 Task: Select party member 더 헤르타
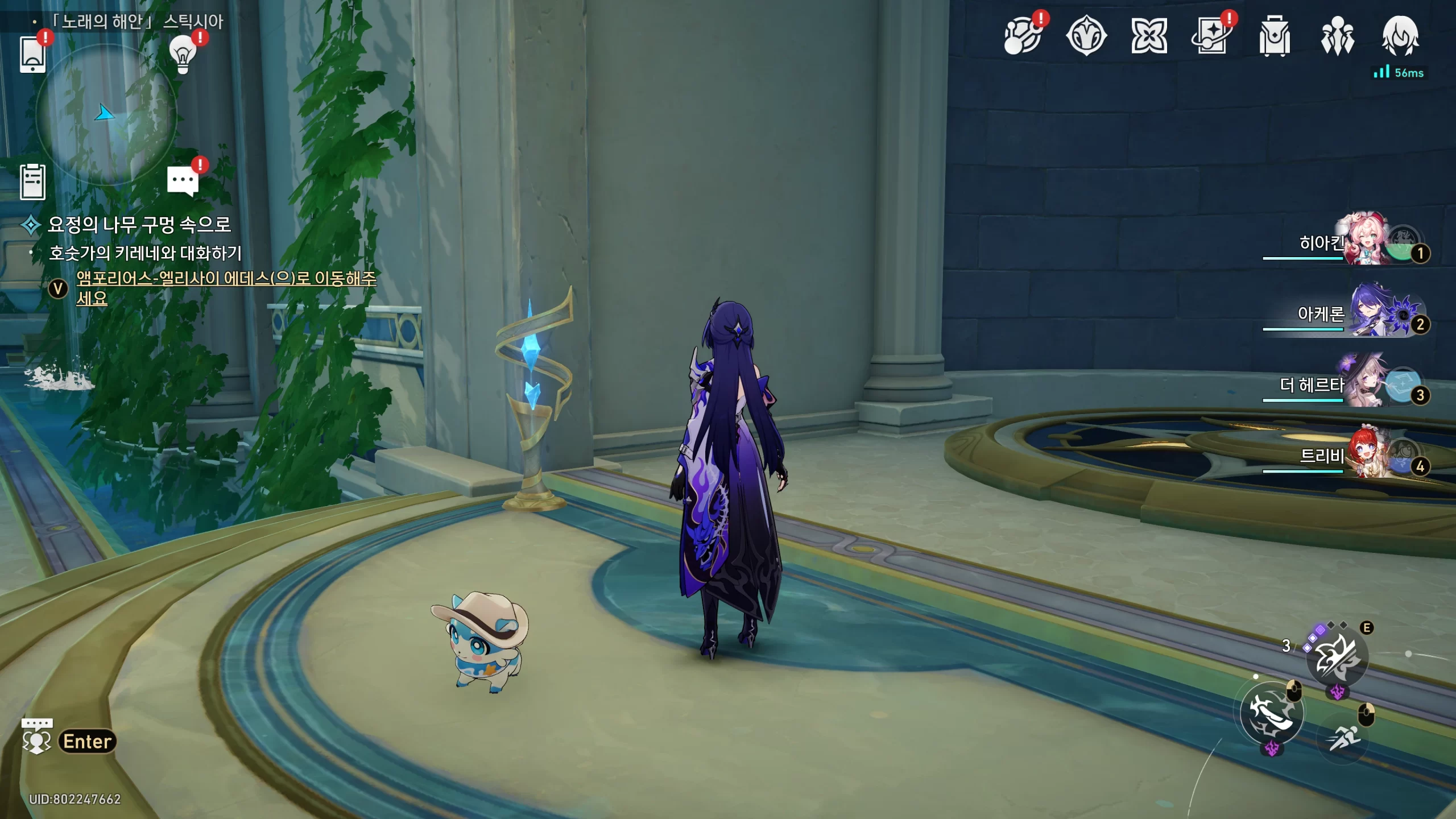click(x=1365, y=384)
